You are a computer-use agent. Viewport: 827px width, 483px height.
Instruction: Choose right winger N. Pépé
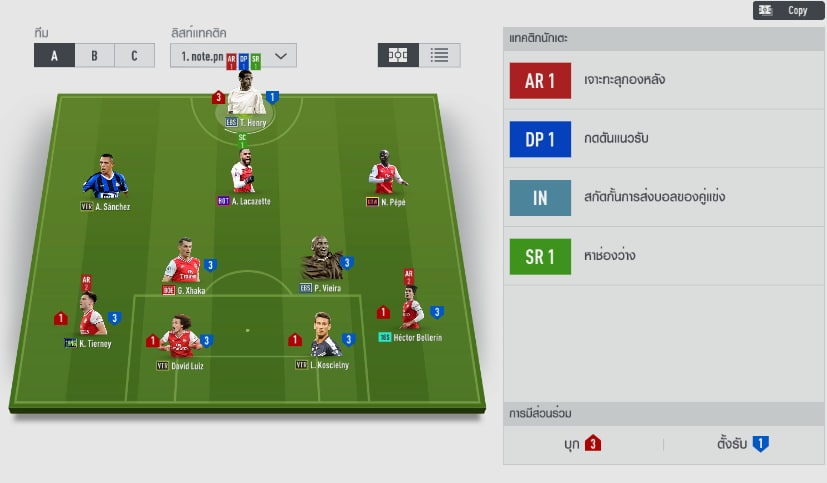point(385,176)
